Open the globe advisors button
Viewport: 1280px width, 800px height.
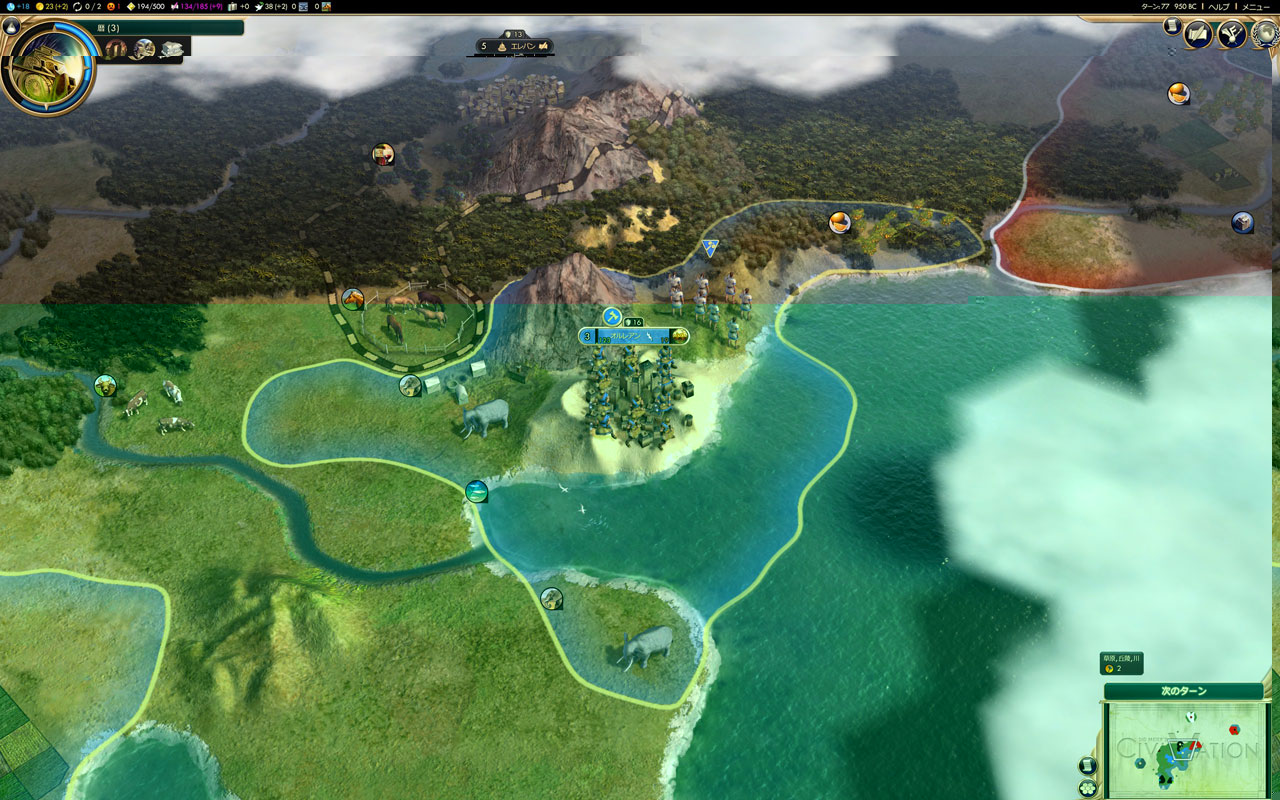click(x=1264, y=35)
